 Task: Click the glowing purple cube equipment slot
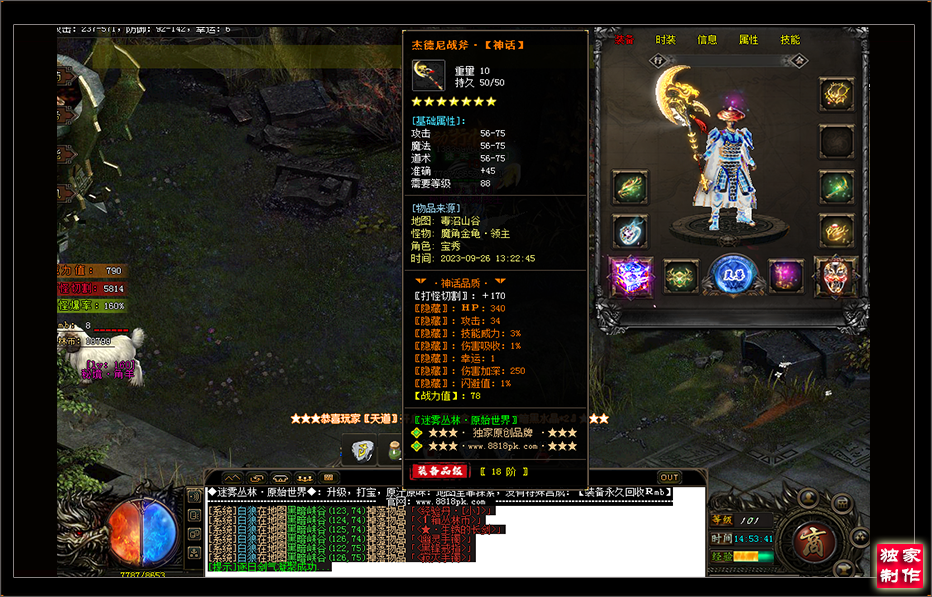click(x=631, y=275)
